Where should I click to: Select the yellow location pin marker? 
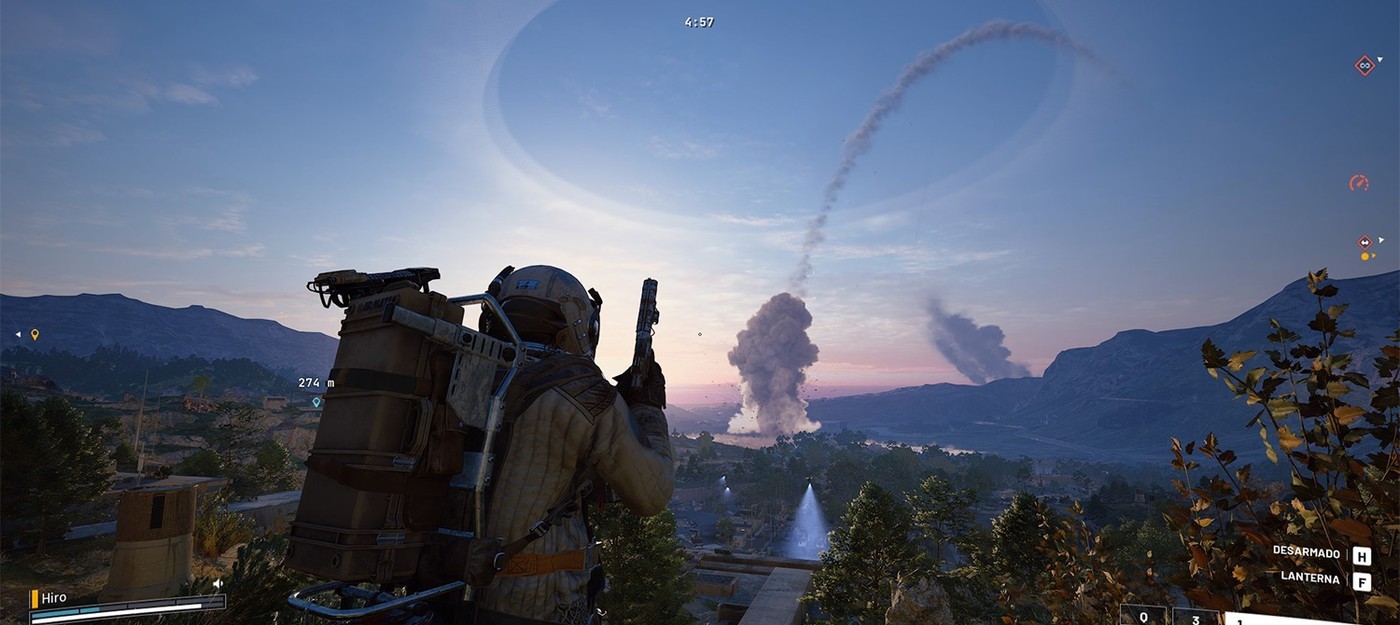pos(35,334)
